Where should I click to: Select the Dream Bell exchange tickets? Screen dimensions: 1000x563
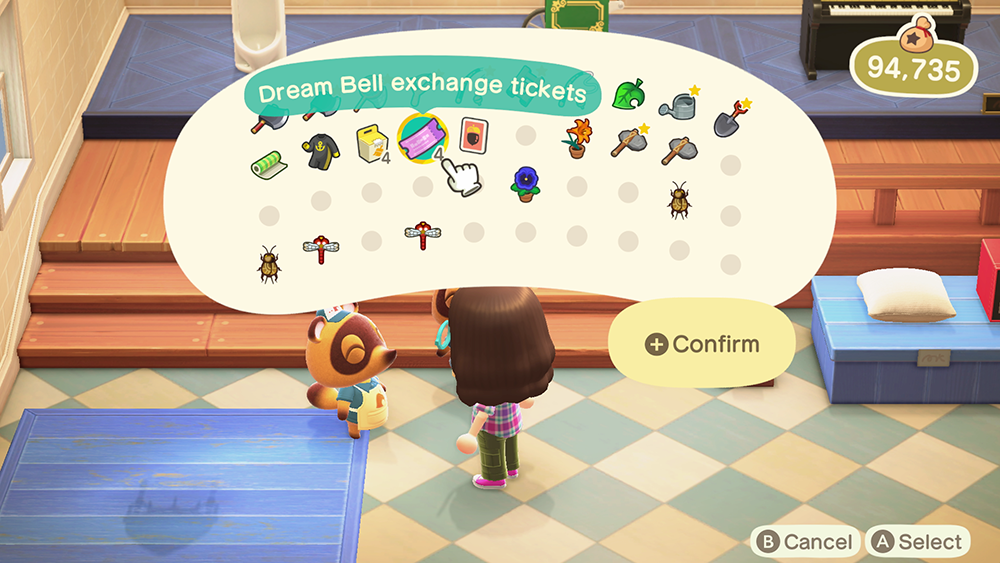click(x=422, y=138)
